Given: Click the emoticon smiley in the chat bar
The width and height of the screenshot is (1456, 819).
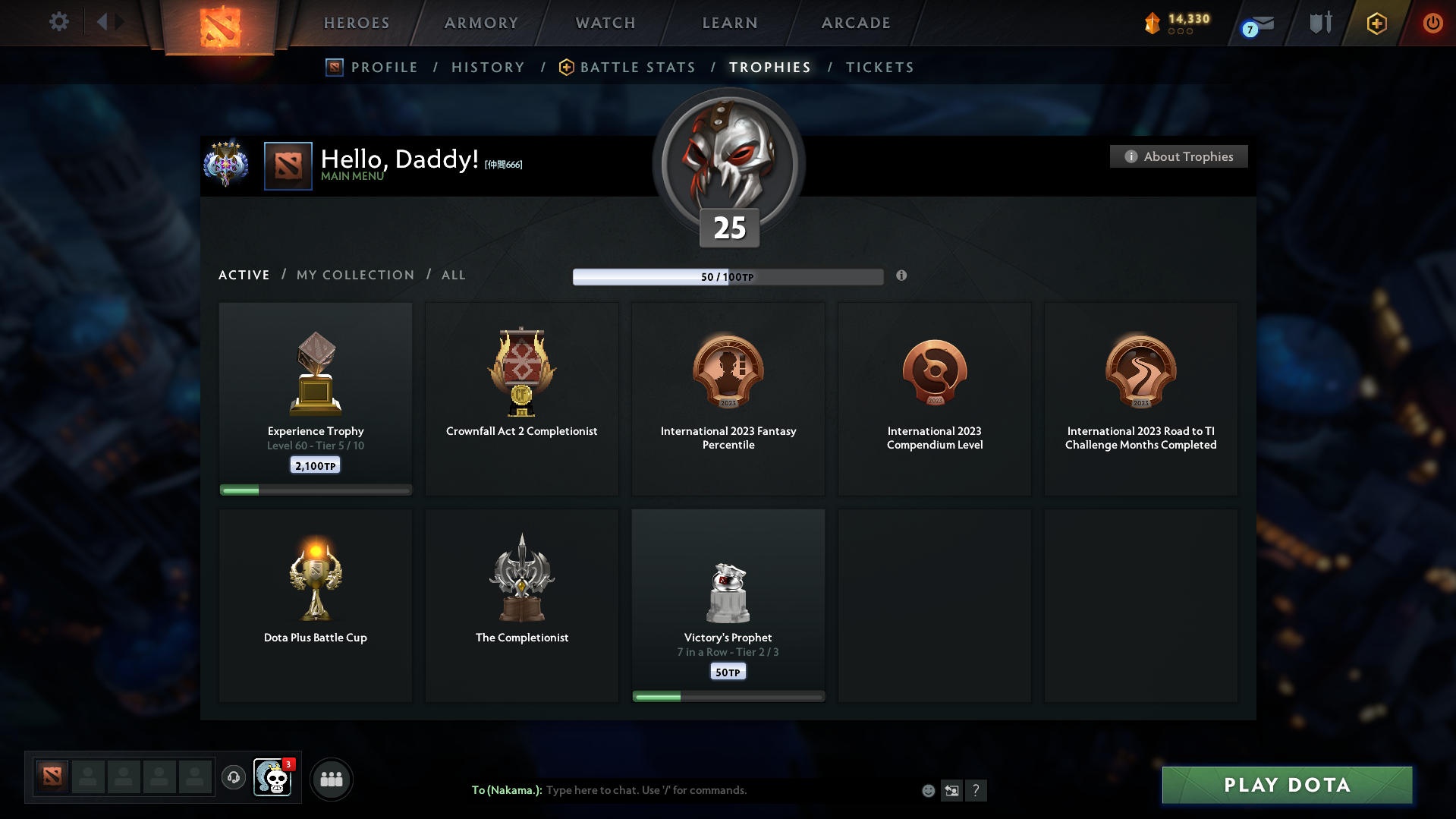Looking at the screenshot, I should (x=928, y=790).
